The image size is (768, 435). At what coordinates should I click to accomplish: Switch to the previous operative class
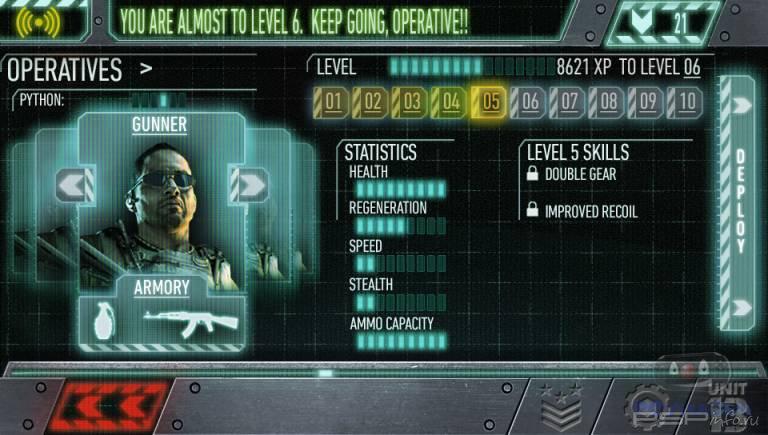75,184
